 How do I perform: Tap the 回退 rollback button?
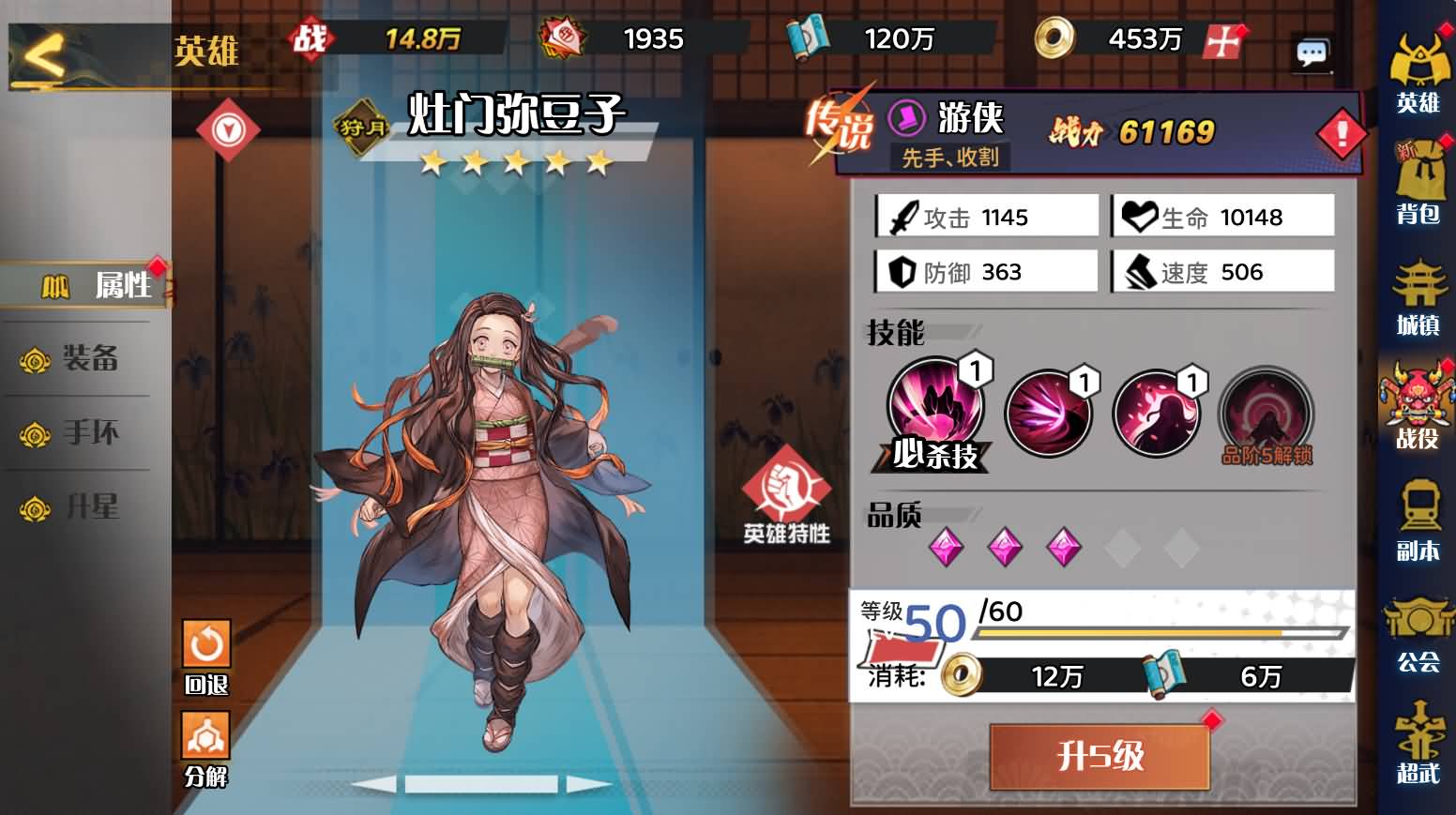[x=205, y=655]
